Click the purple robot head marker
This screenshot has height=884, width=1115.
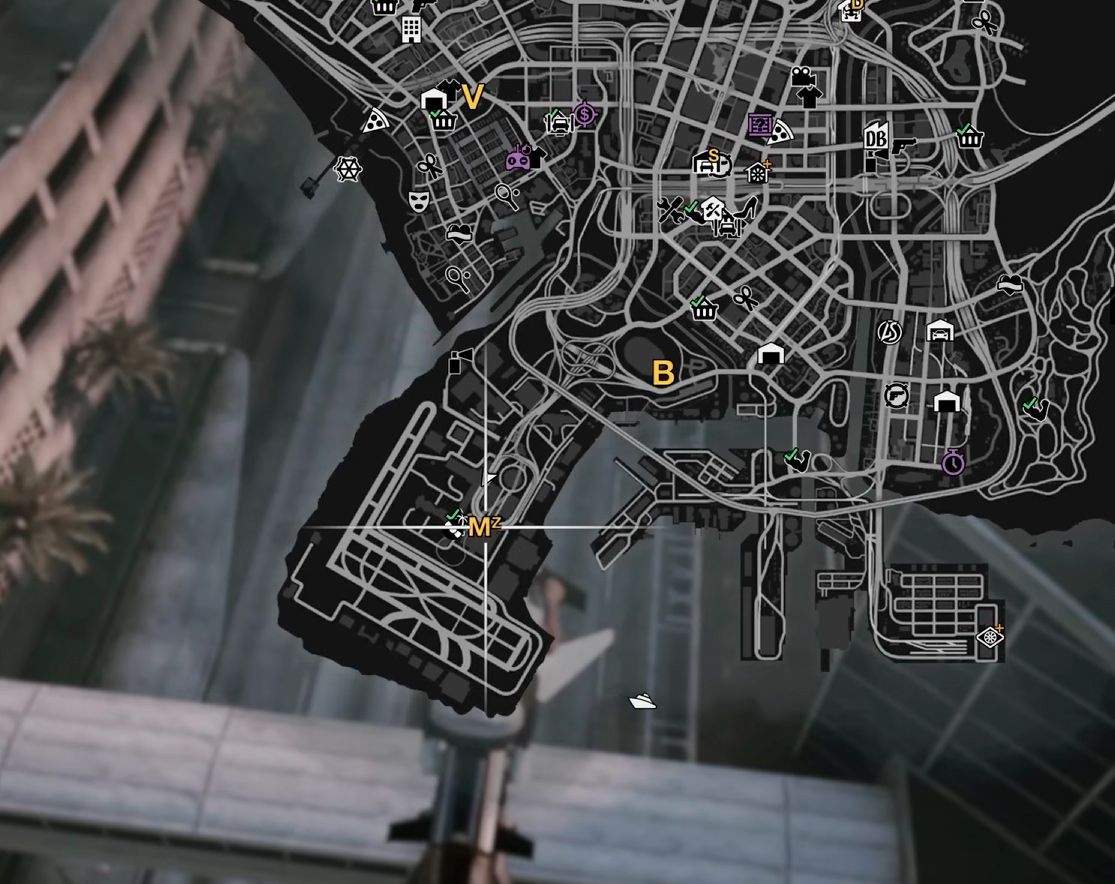[x=518, y=158]
